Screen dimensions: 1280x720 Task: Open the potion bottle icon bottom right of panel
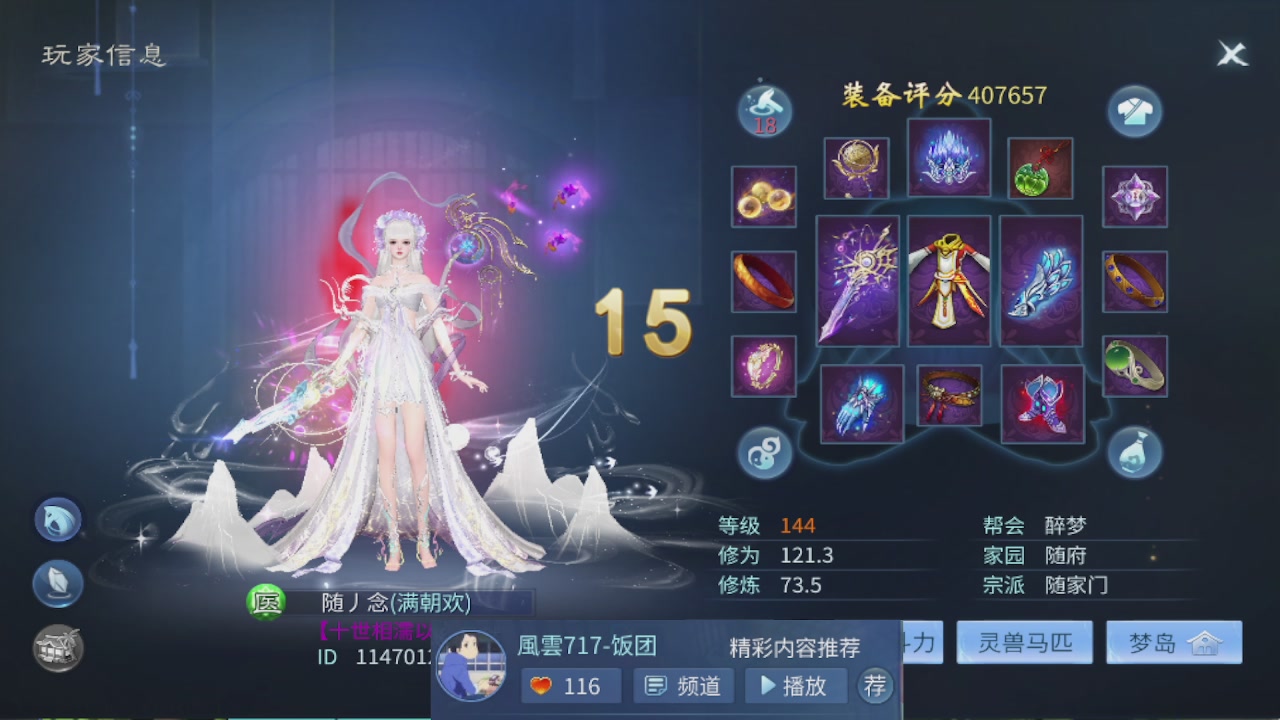point(1136,453)
